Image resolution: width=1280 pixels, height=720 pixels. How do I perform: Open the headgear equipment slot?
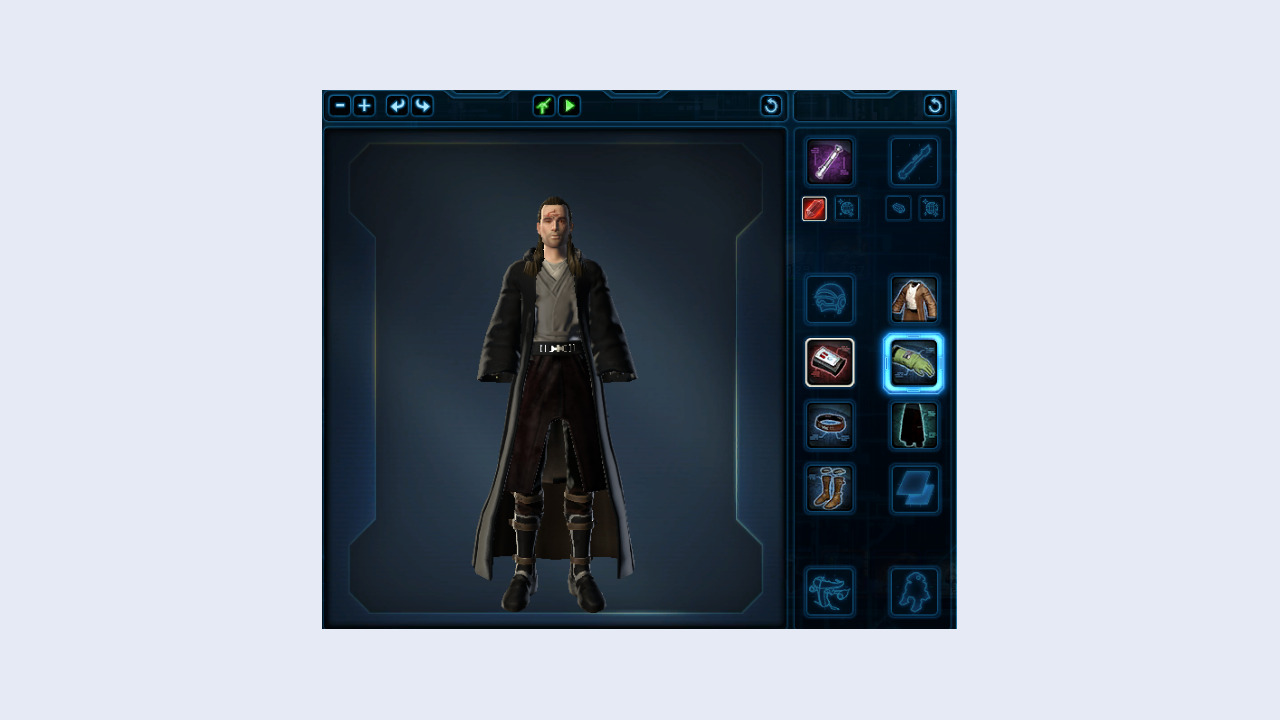coord(830,299)
